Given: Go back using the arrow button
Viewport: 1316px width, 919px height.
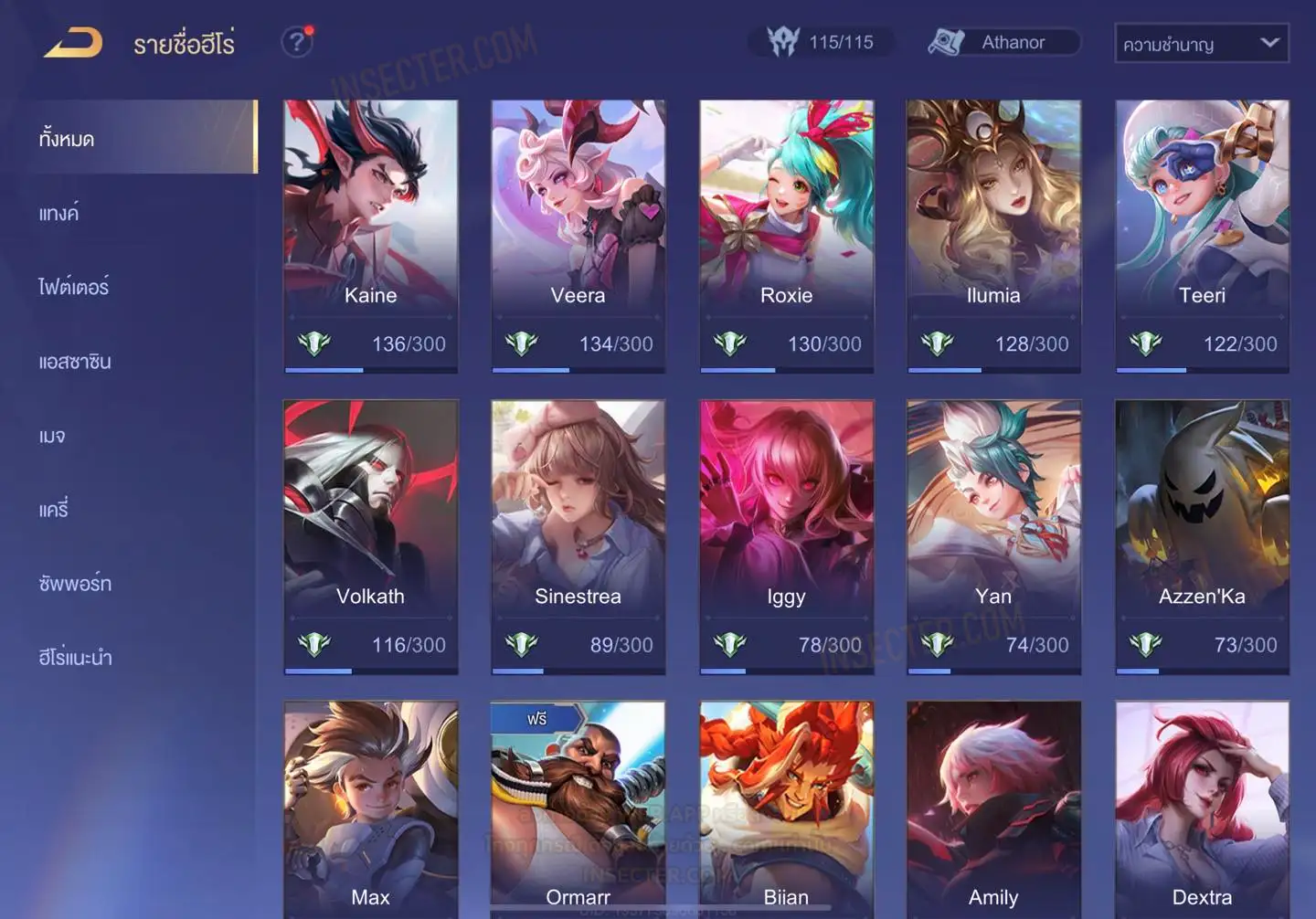Looking at the screenshot, I should 73,42.
